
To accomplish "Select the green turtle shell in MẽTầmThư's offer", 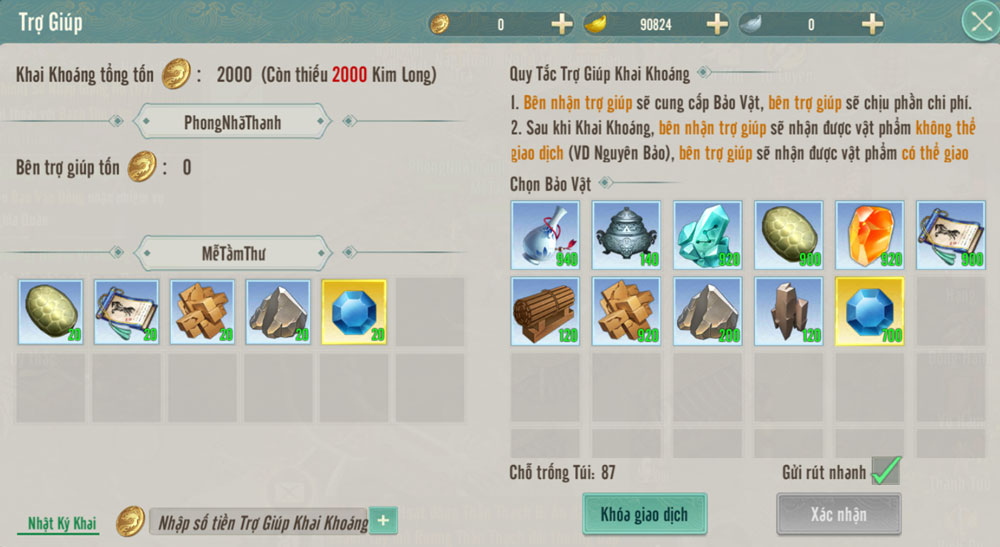I will tap(51, 312).
